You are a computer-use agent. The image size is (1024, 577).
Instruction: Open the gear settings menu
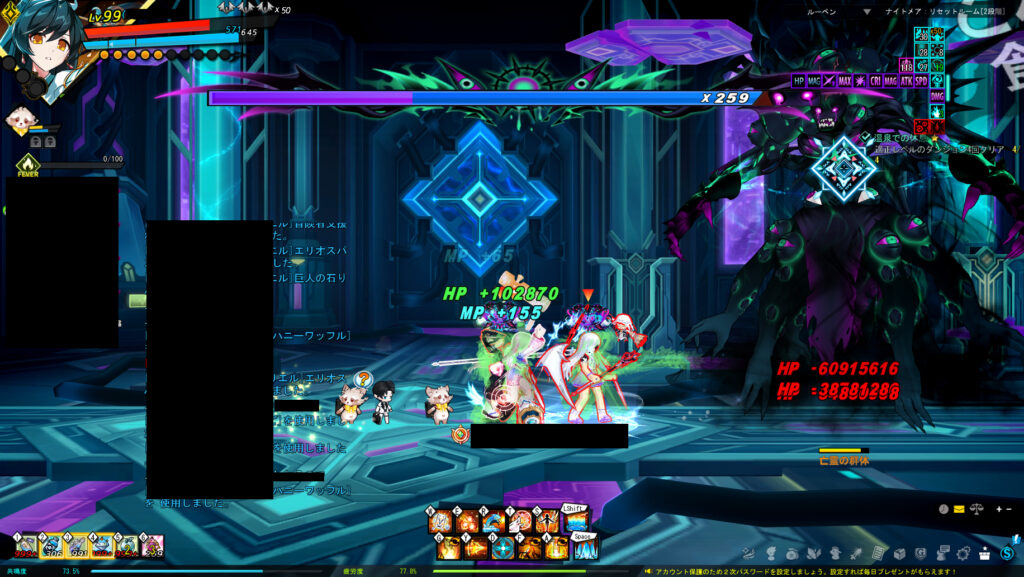point(962,553)
